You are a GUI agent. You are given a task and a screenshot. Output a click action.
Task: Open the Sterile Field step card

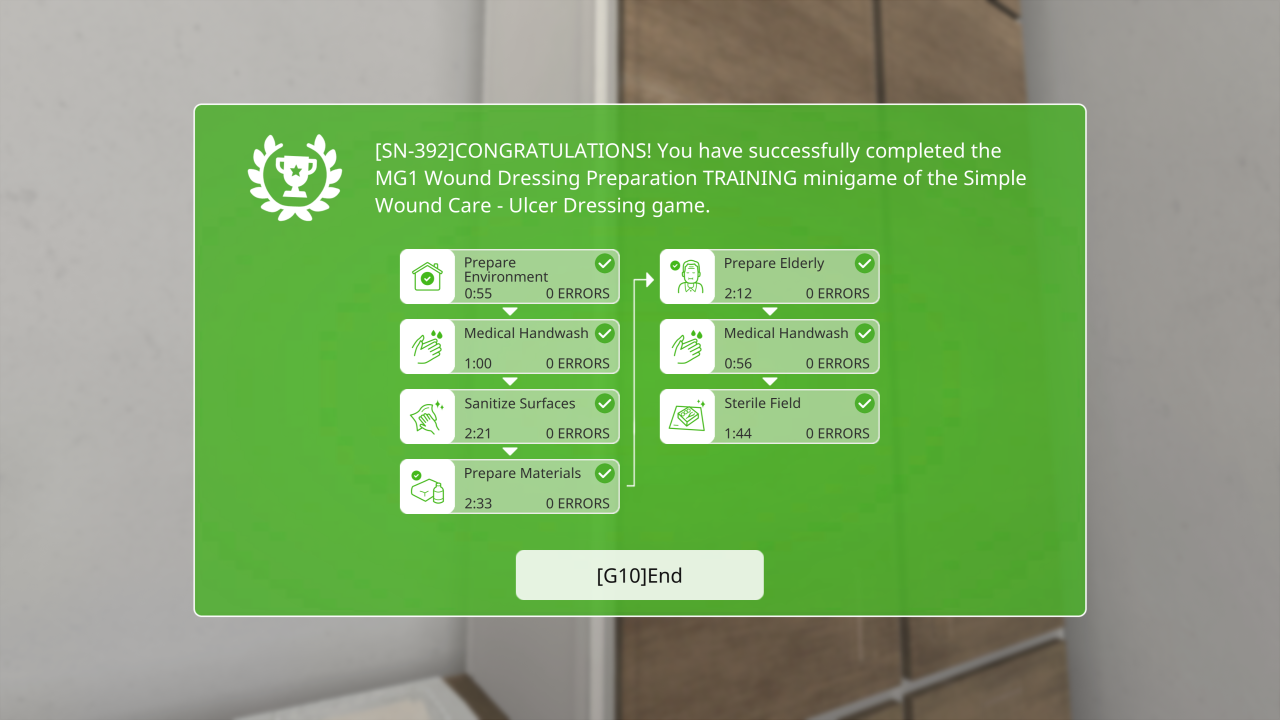click(x=769, y=417)
